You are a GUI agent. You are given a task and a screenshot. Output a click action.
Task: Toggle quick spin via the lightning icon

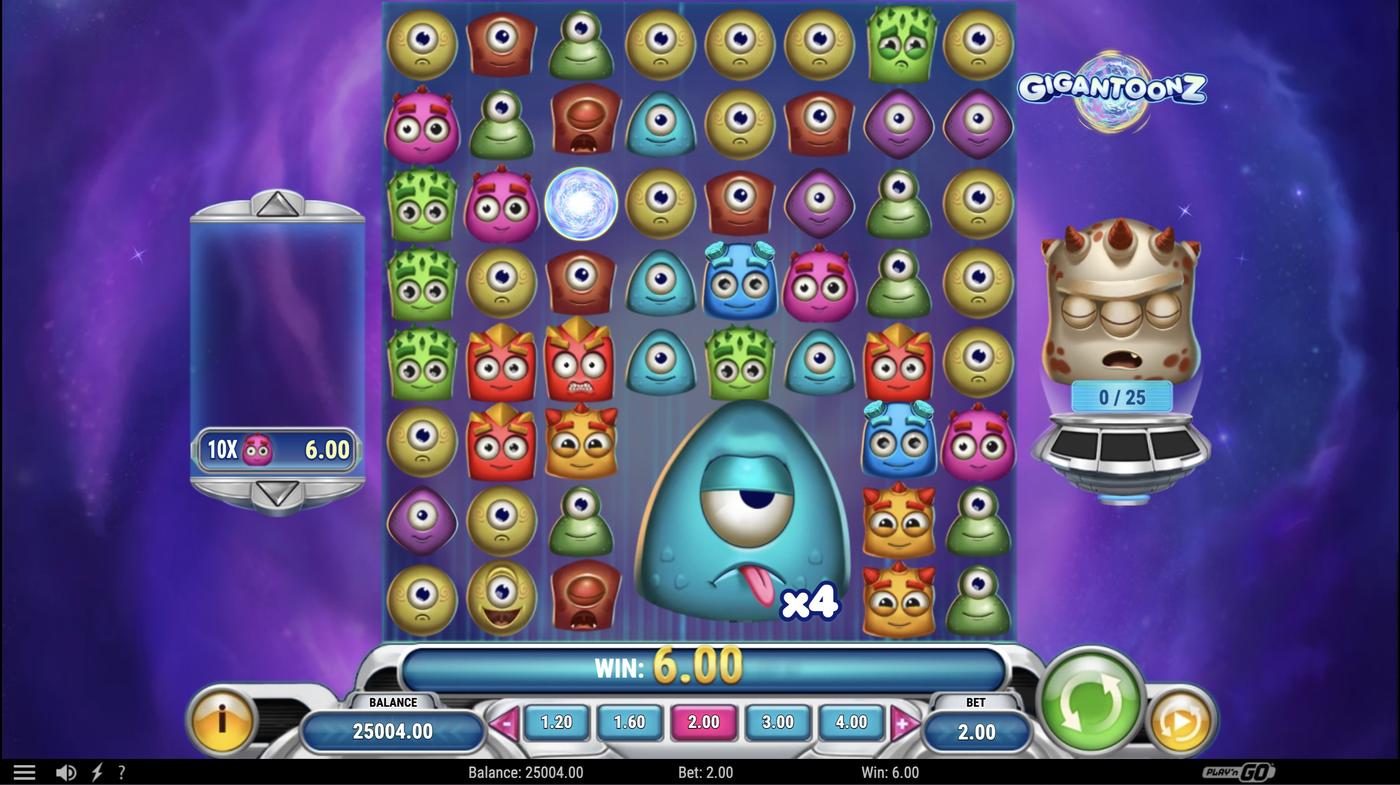96,771
